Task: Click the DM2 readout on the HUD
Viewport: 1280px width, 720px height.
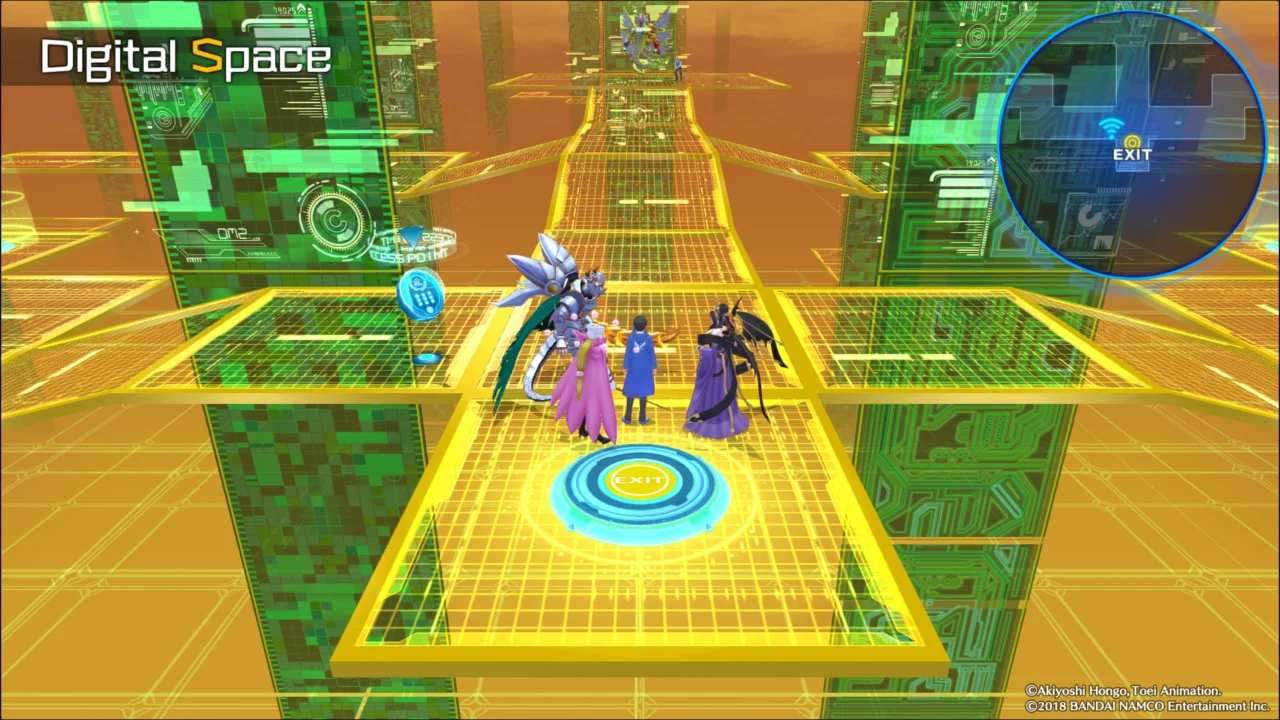Action: coord(235,233)
